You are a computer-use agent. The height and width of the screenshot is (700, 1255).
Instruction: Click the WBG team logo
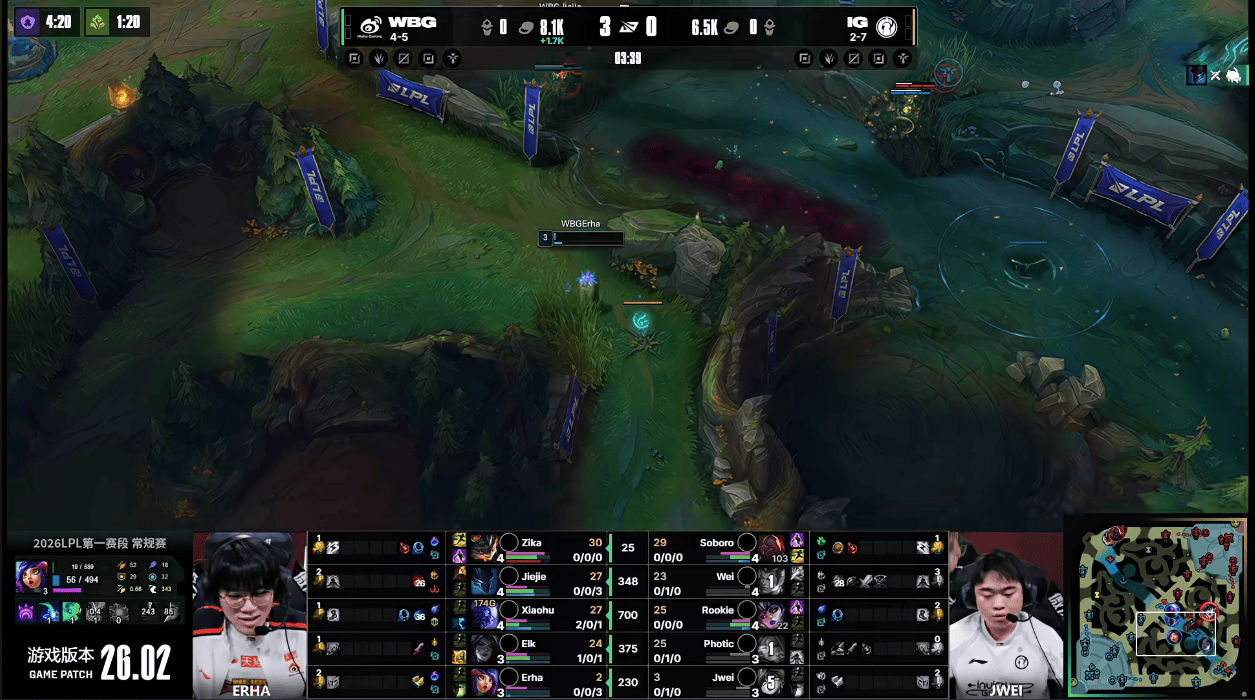(x=370, y=27)
